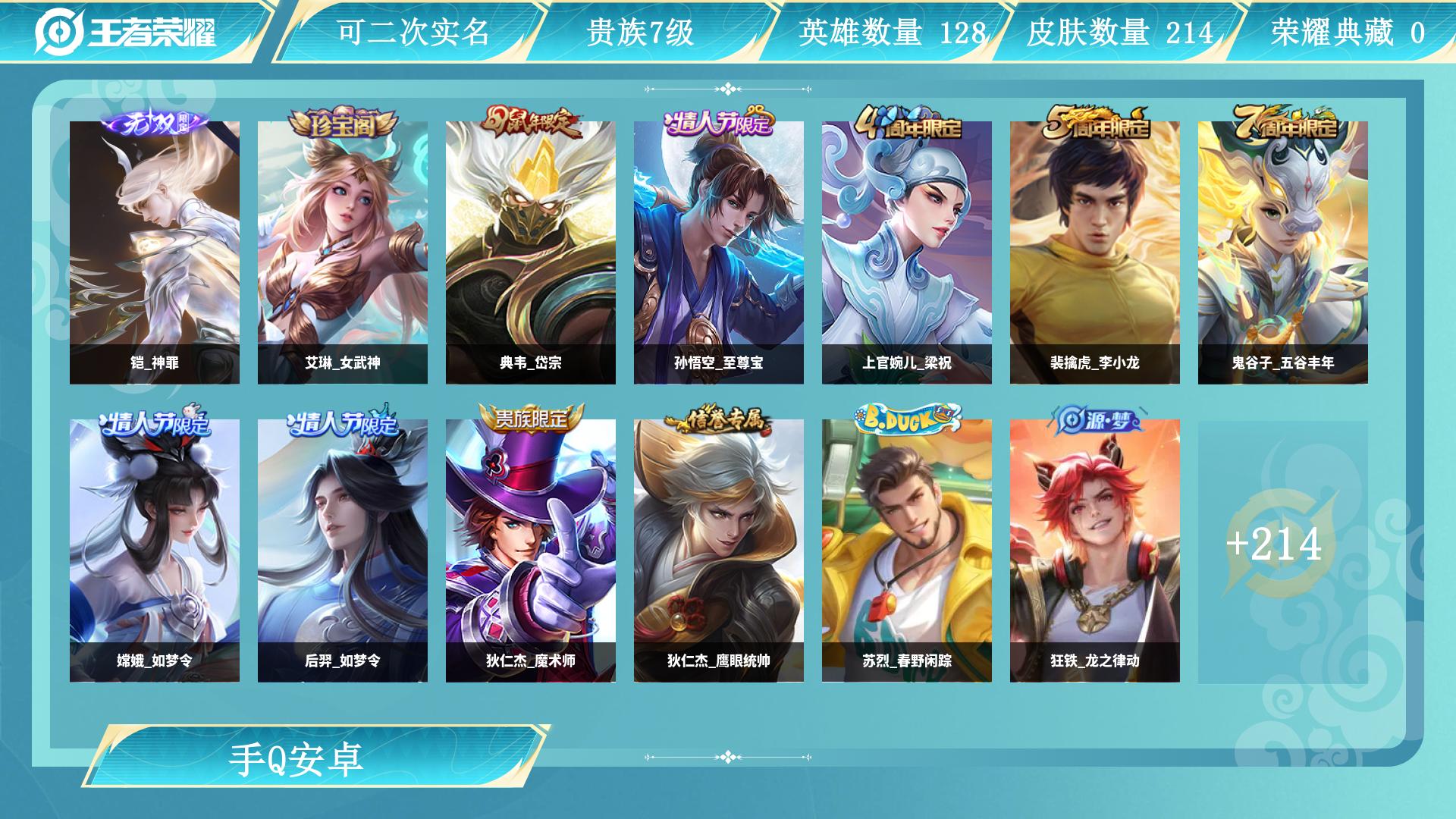The image size is (1456, 819).
Task: Click the 情人节限定 banner on 孙悟空_至尊宝
Action: [718, 125]
